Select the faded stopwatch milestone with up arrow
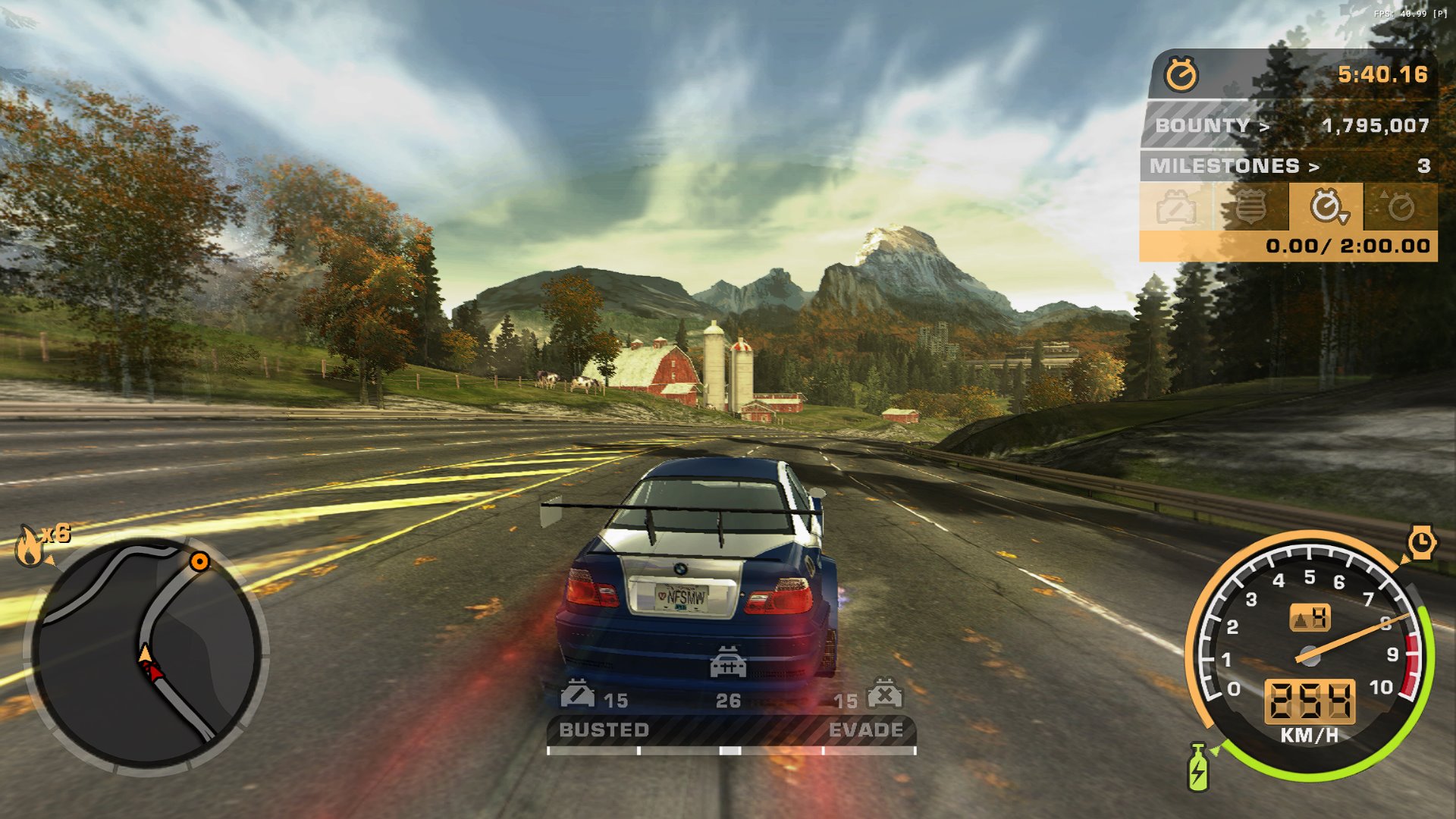Screen dimensions: 1456x819 pyautogui.click(x=1400, y=206)
